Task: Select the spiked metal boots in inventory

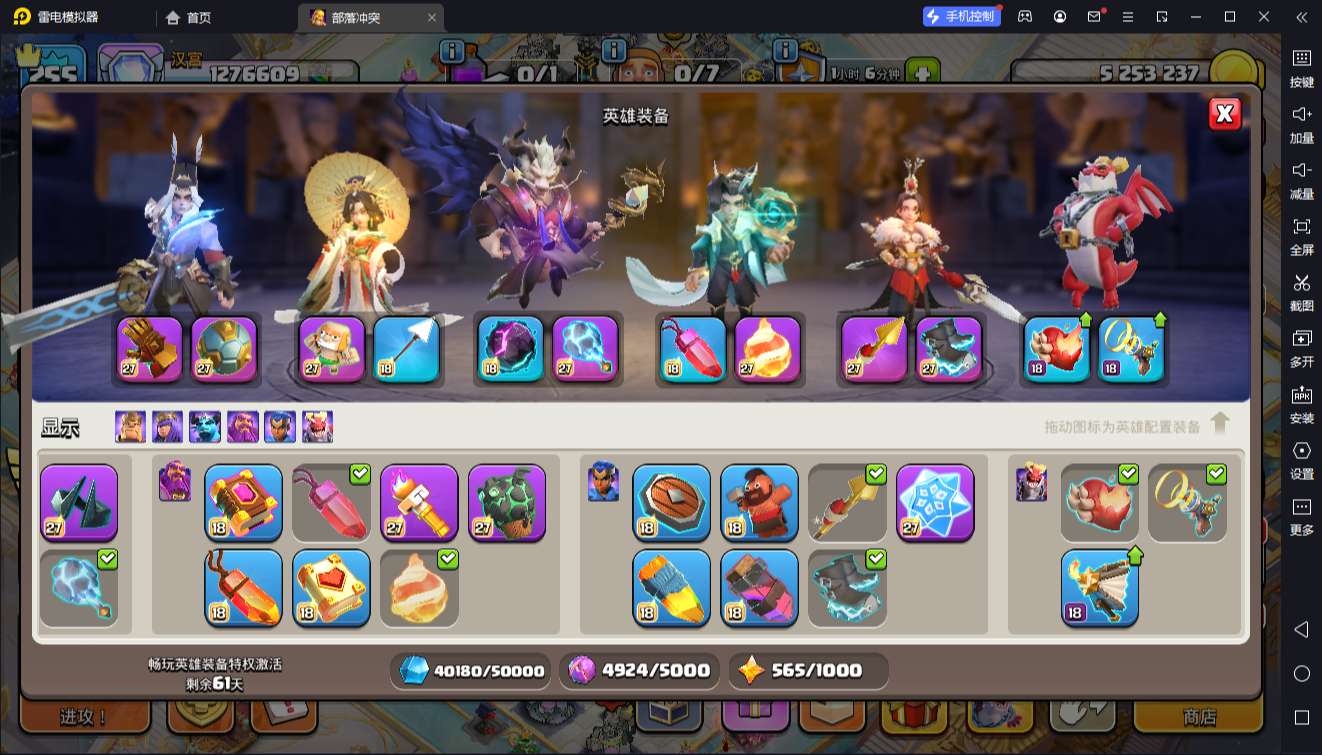Action: [79, 502]
